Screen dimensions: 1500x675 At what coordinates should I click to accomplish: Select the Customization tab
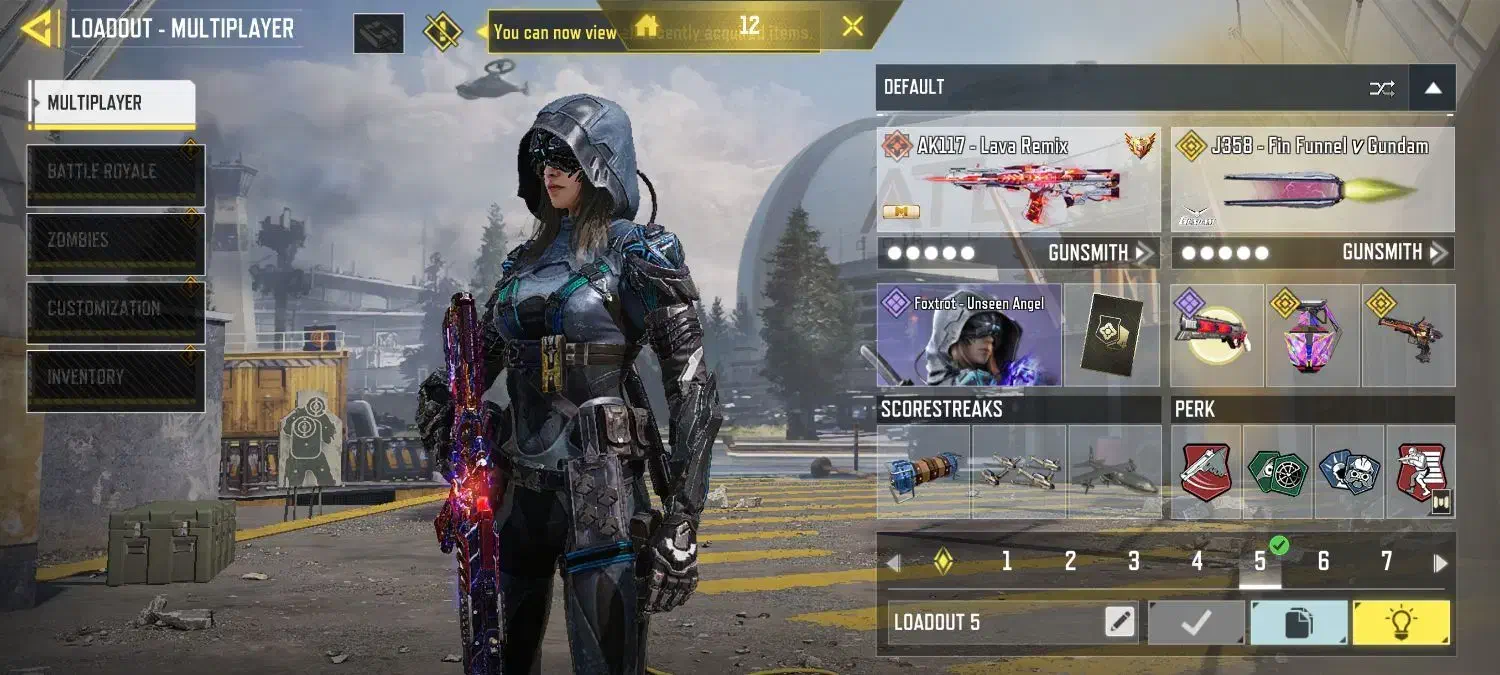pos(116,311)
